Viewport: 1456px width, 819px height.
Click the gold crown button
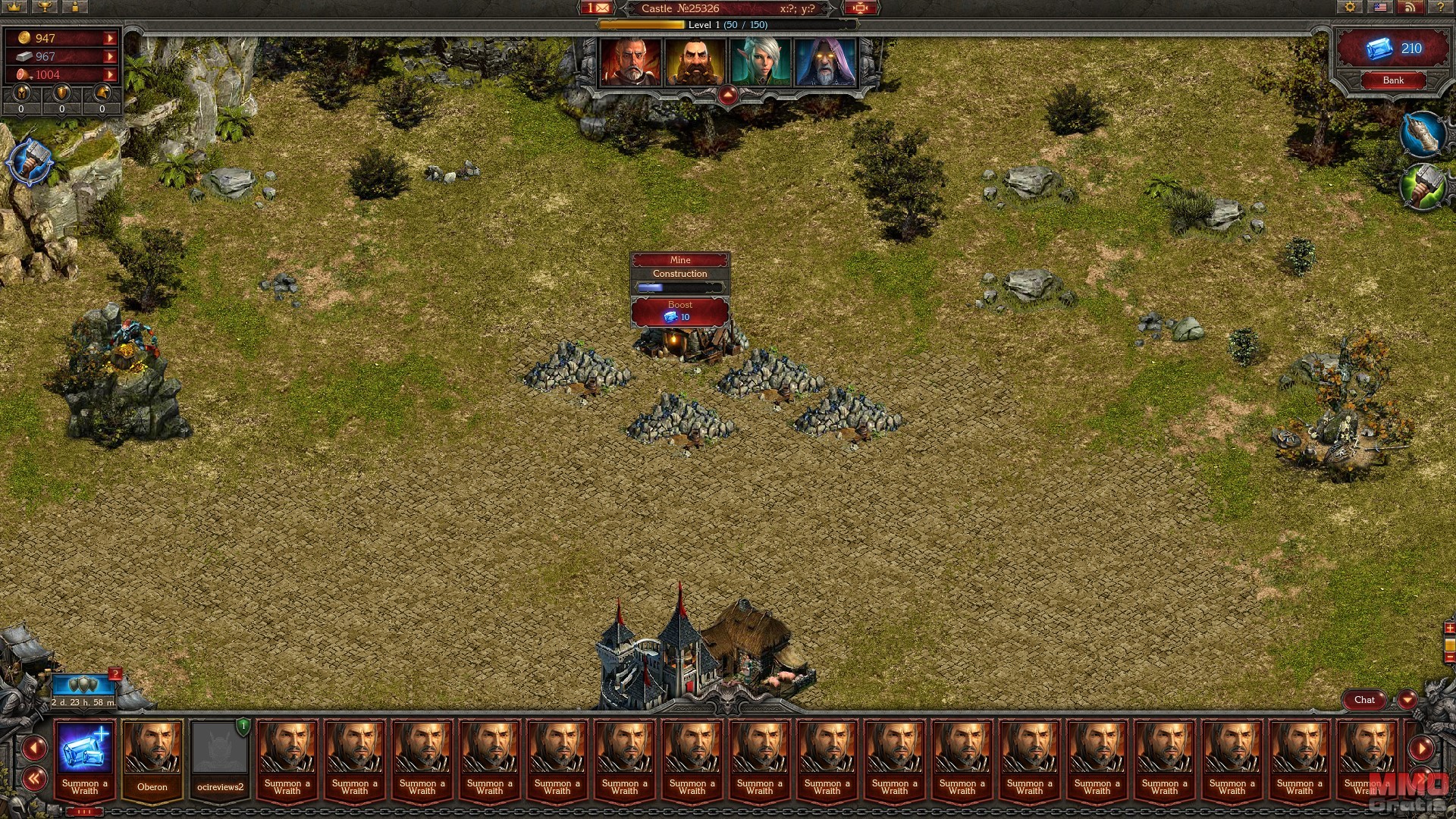14,7
